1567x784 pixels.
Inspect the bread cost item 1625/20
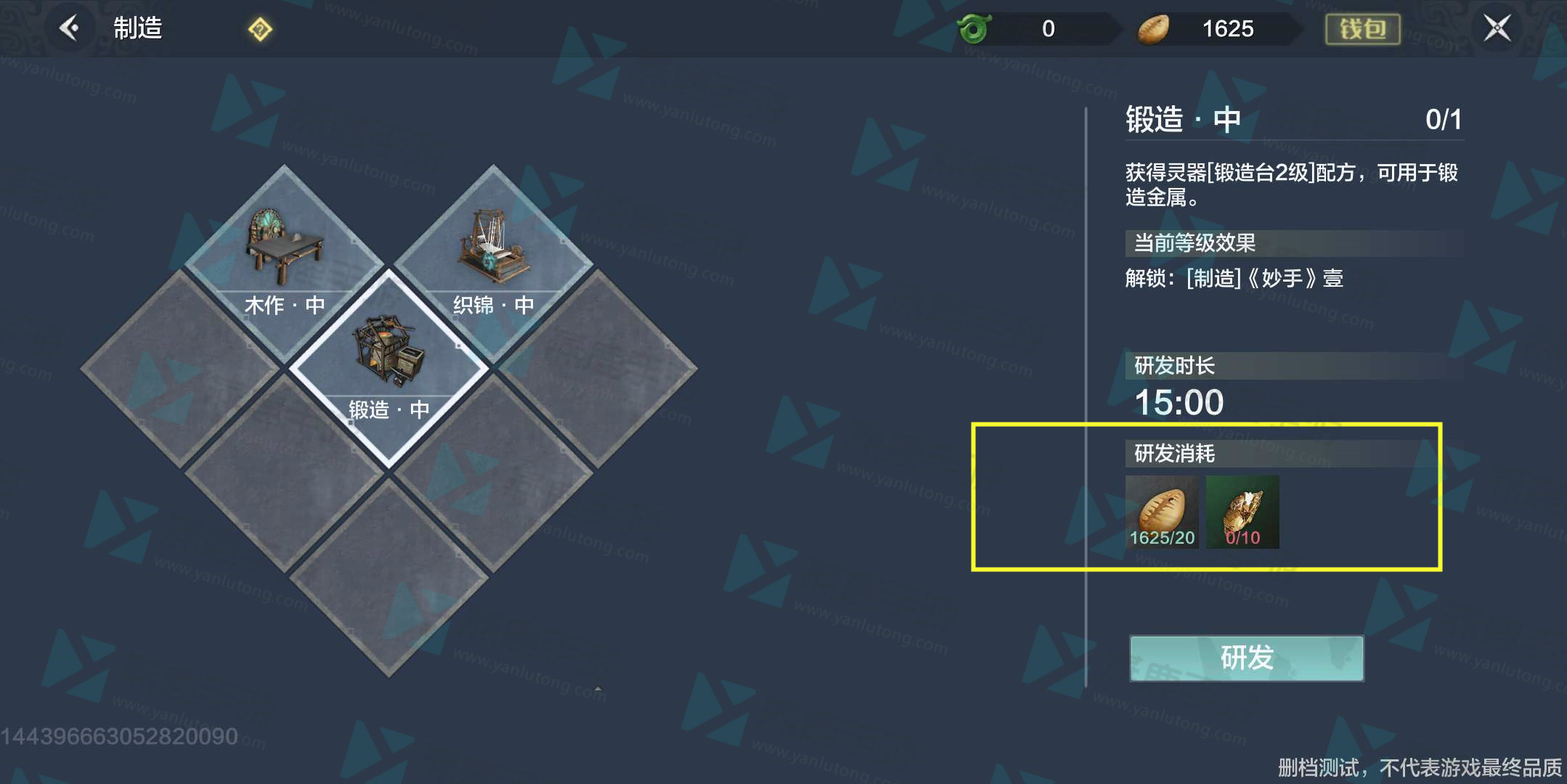coord(1162,512)
